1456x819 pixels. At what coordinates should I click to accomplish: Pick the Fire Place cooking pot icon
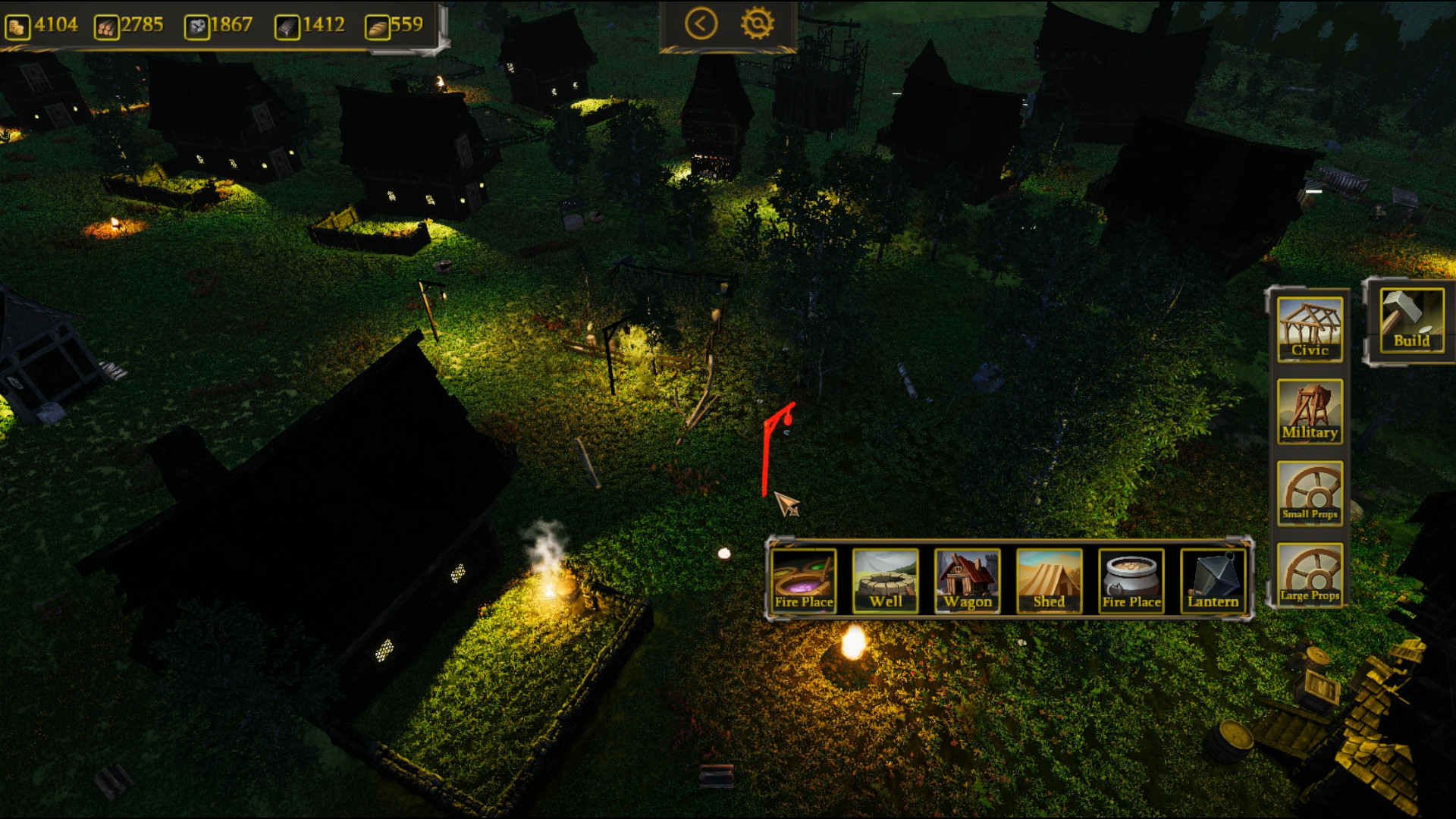tap(1131, 582)
